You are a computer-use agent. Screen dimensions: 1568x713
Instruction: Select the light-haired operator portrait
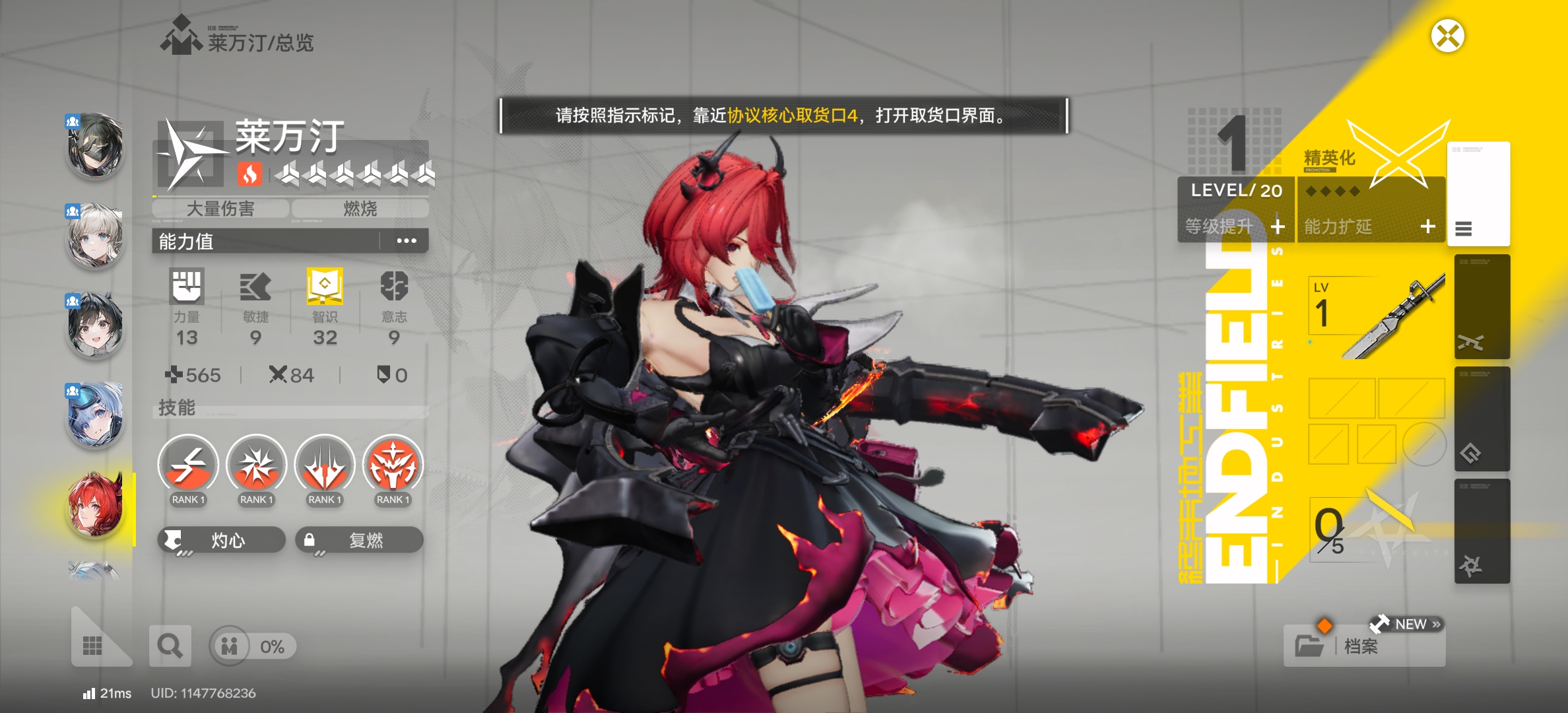96,236
